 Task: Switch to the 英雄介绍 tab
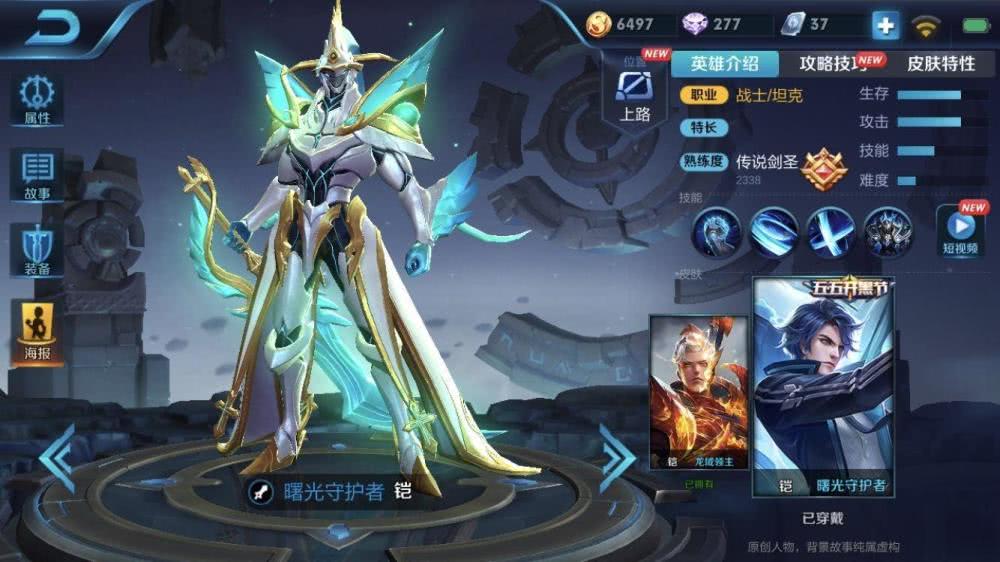(724, 64)
